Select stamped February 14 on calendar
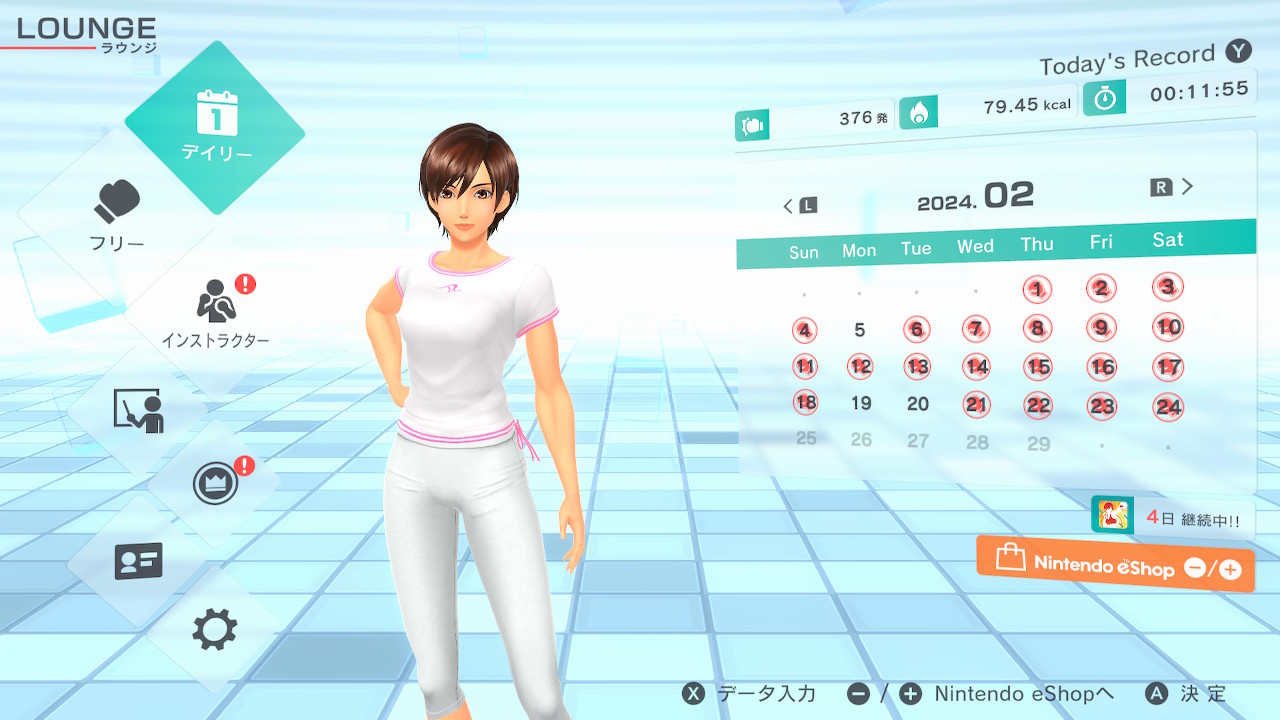The width and height of the screenshot is (1280, 720). coord(976,367)
